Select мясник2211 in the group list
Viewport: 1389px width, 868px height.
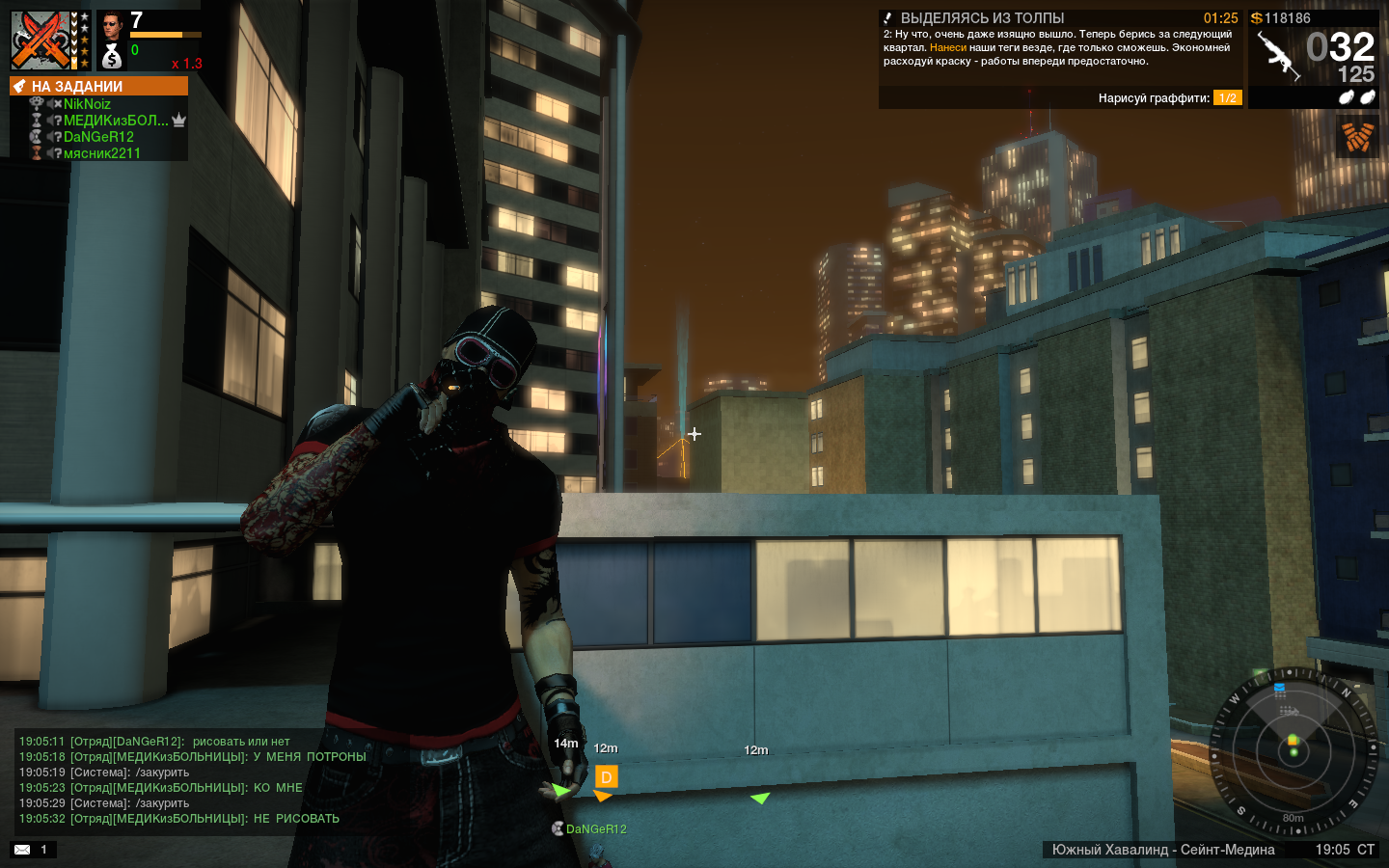(101, 153)
